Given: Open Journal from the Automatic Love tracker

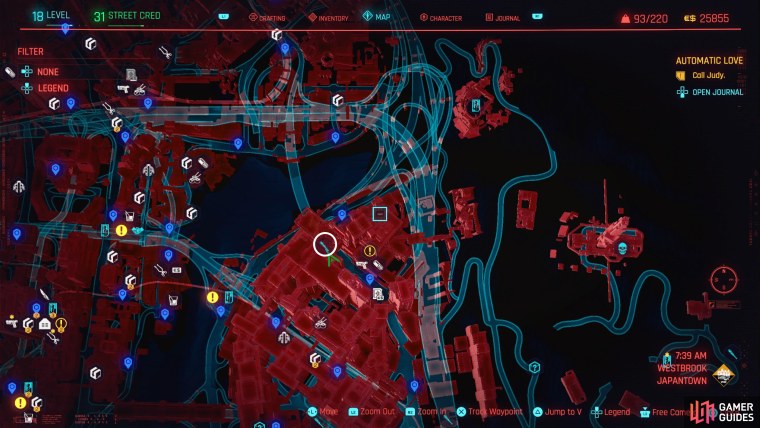Looking at the screenshot, I should tap(714, 92).
